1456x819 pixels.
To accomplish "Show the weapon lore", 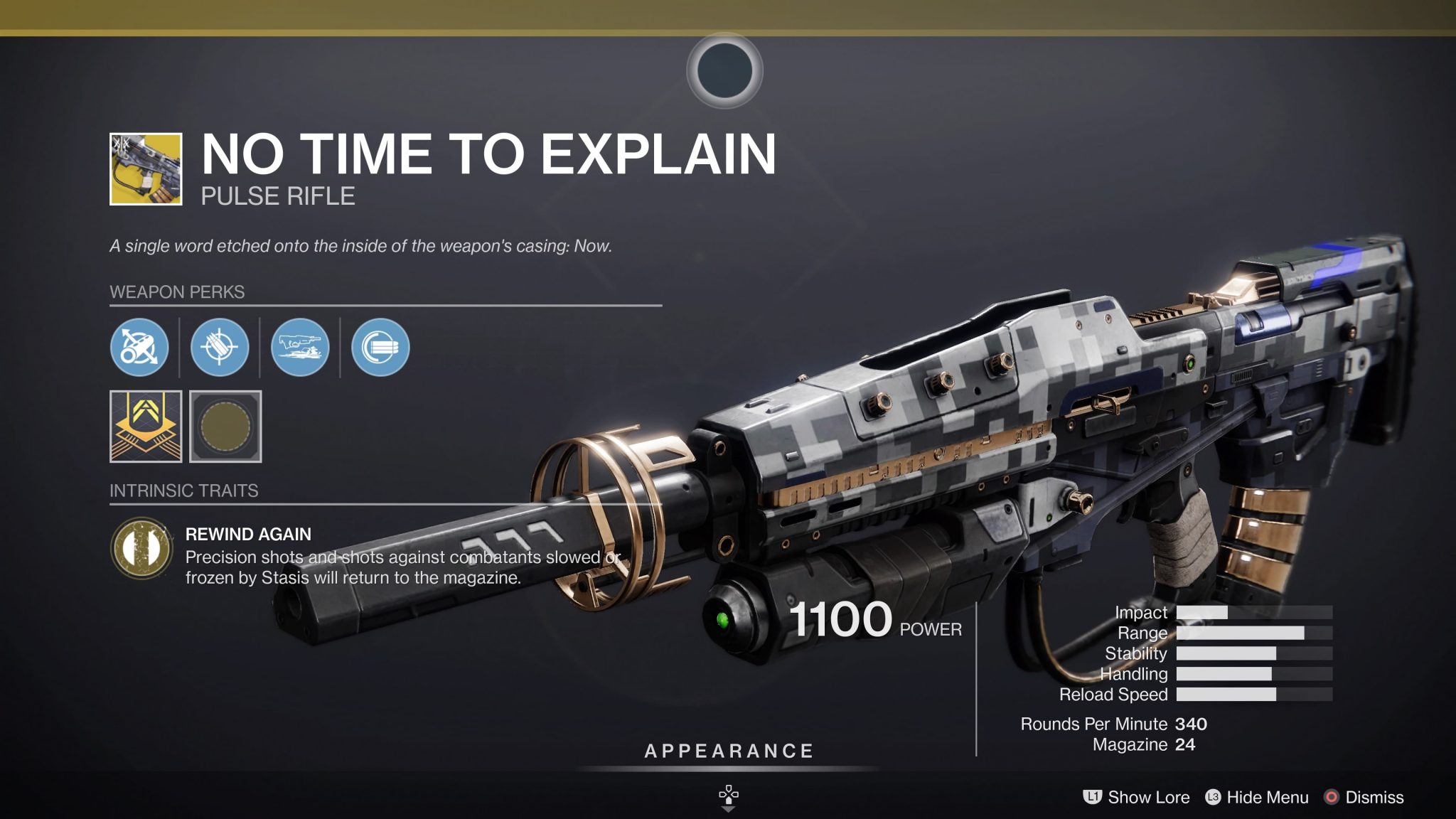I will click(1136, 797).
